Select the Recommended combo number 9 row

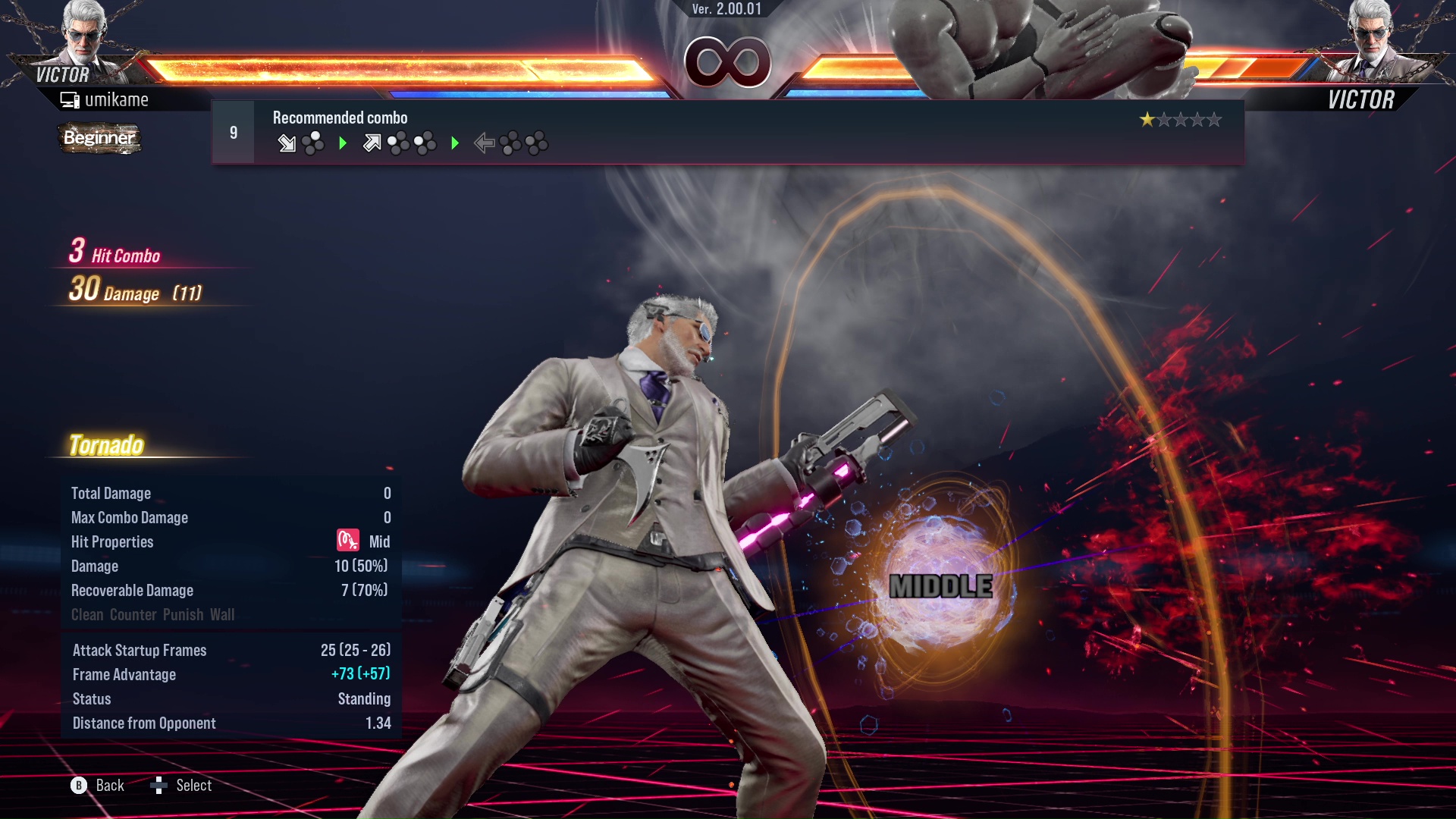(x=726, y=132)
